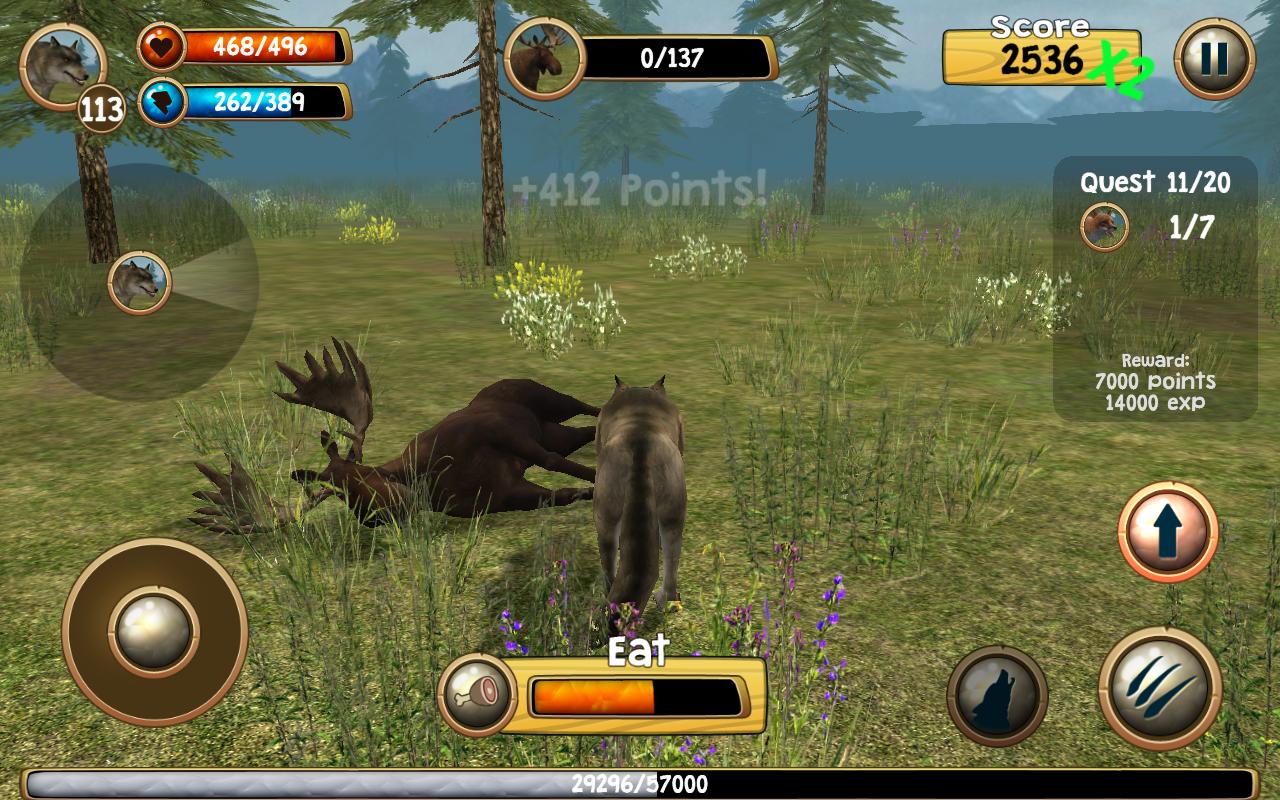
Task: Tap the experience bar showing 29296/57000
Action: pos(640,781)
